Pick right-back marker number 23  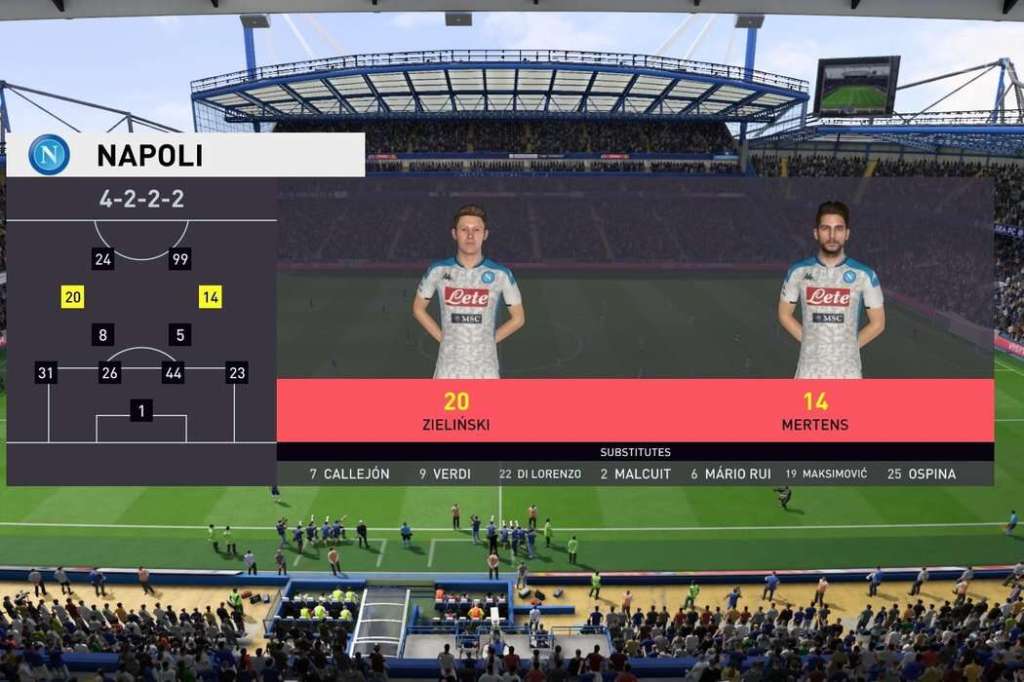tap(237, 373)
